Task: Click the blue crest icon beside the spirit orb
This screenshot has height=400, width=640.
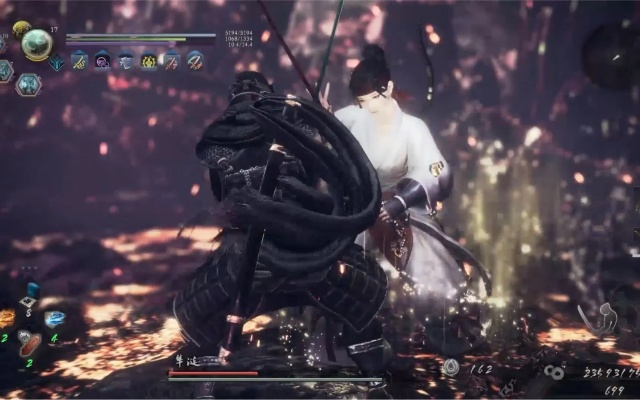Action: (x=57, y=62)
